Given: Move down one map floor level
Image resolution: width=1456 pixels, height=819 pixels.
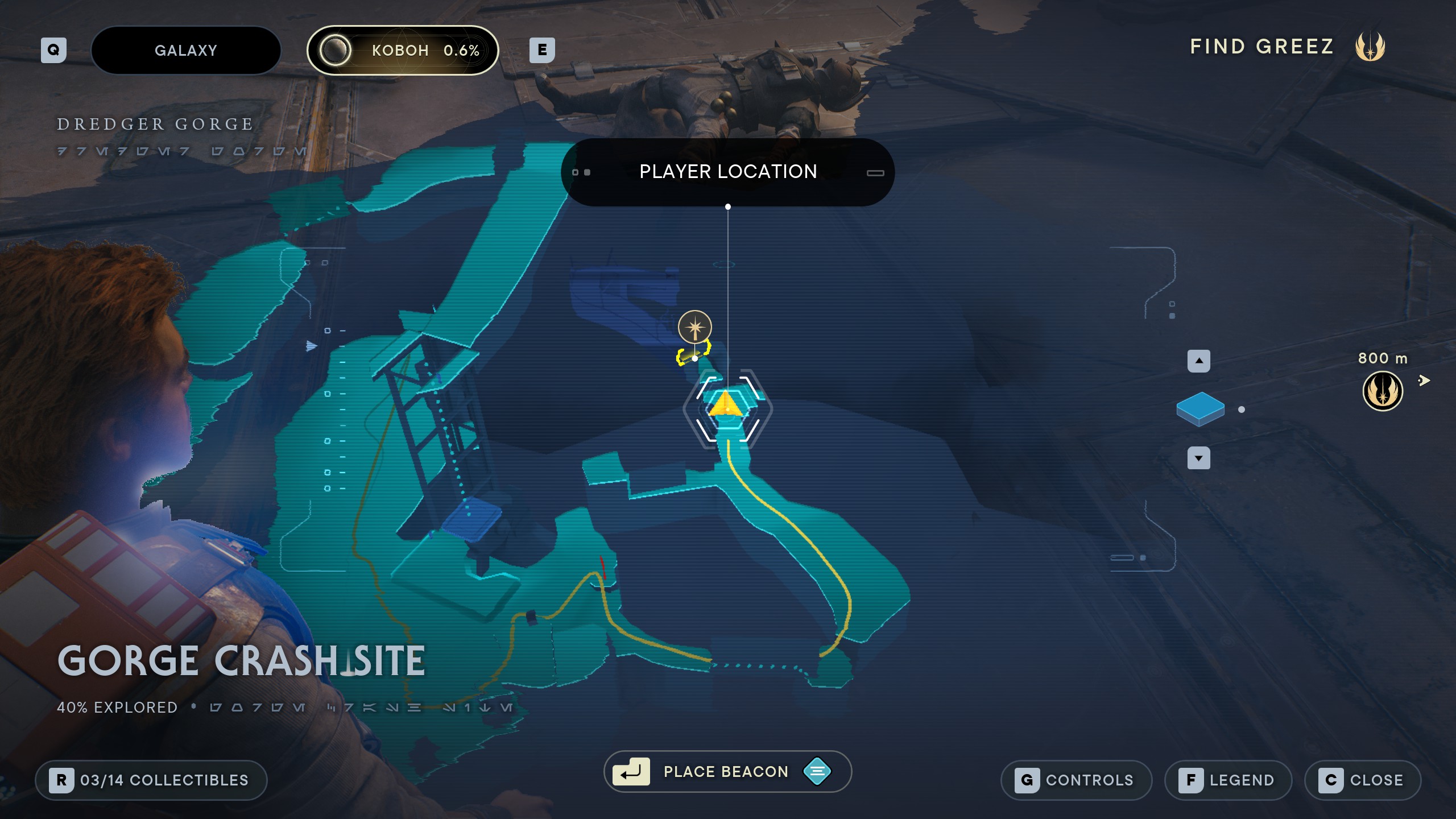Looking at the screenshot, I should coord(1198,458).
